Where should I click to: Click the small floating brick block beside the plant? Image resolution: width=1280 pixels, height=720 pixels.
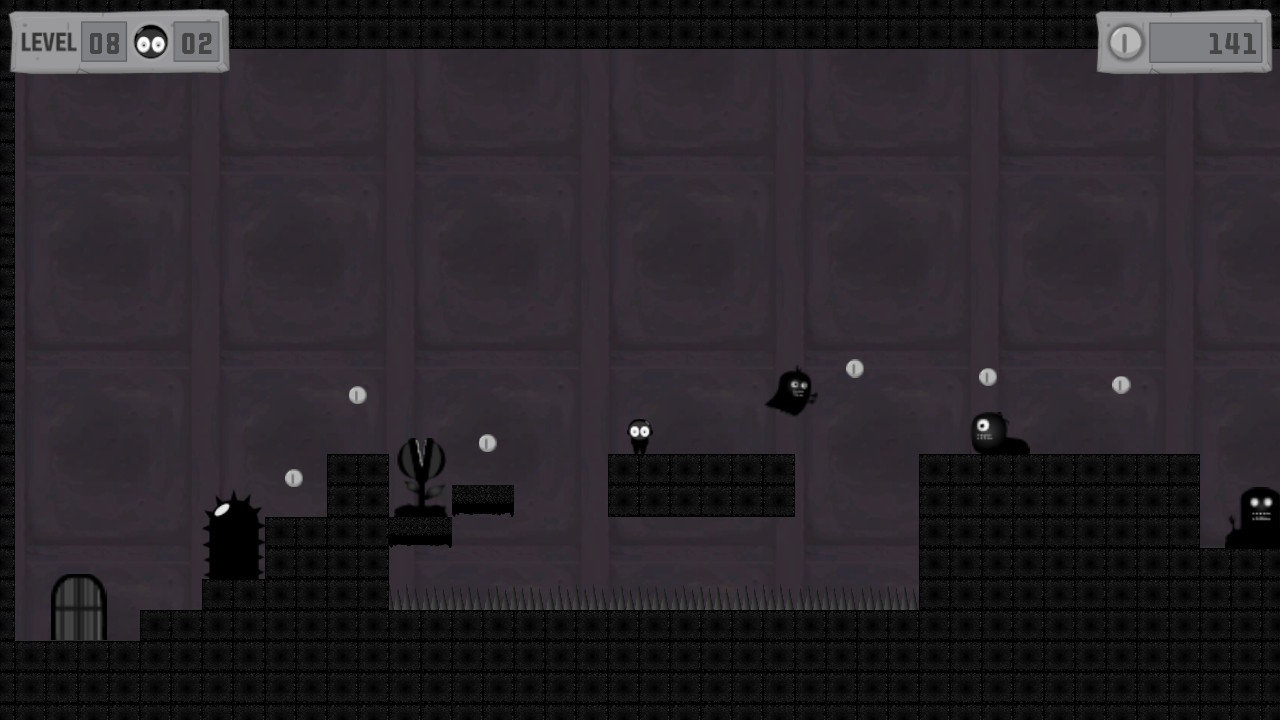tap(483, 500)
